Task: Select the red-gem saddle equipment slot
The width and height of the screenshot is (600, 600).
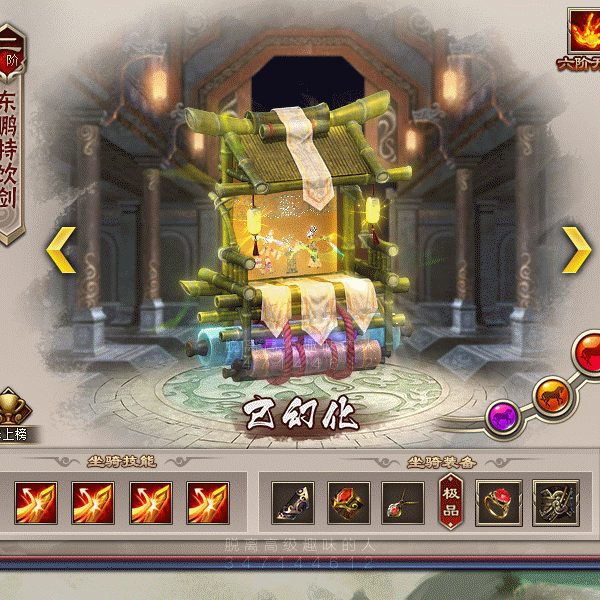Action: tap(349, 502)
